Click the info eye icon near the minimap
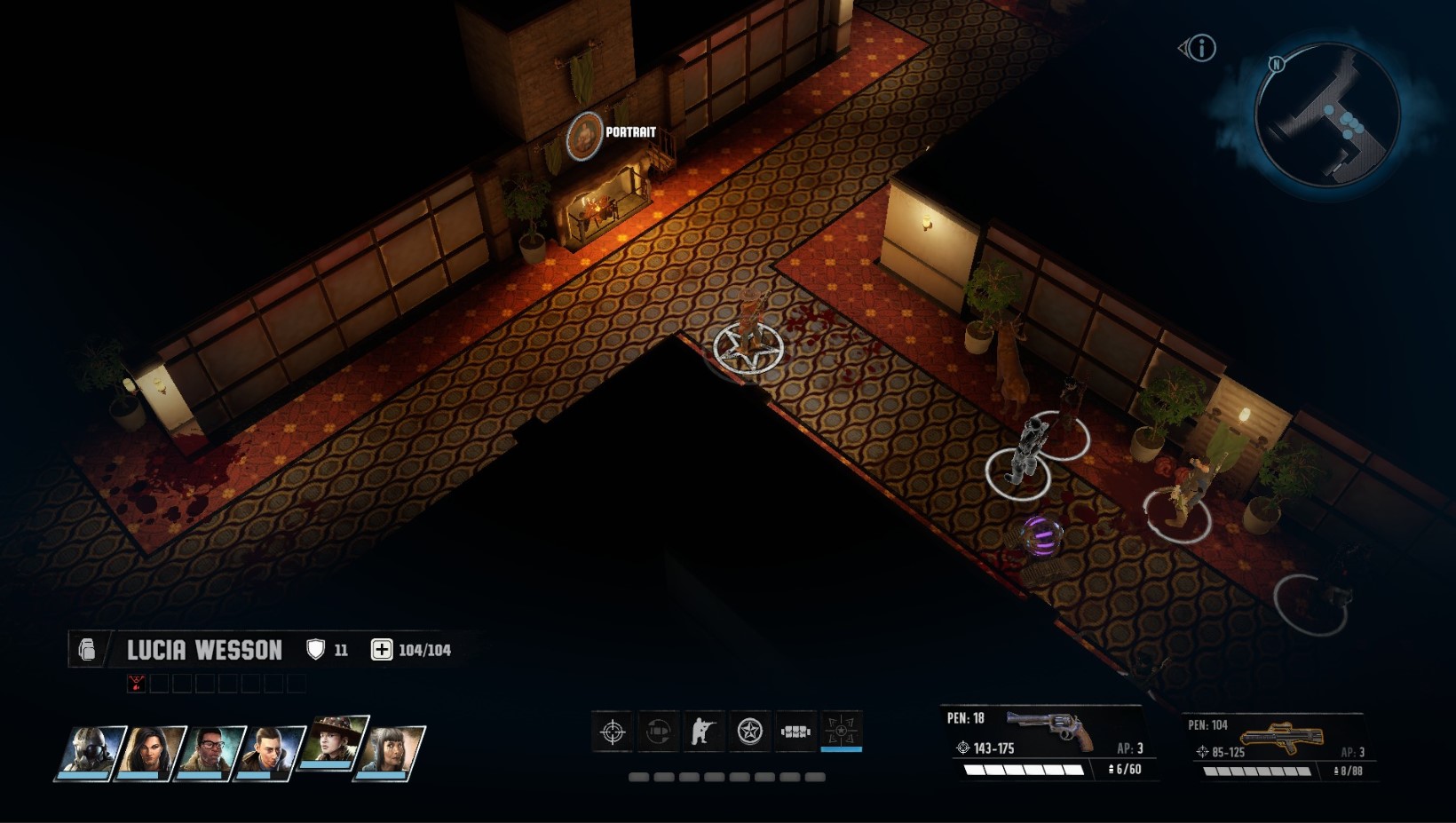 pyautogui.click(x=1198, y=49)
